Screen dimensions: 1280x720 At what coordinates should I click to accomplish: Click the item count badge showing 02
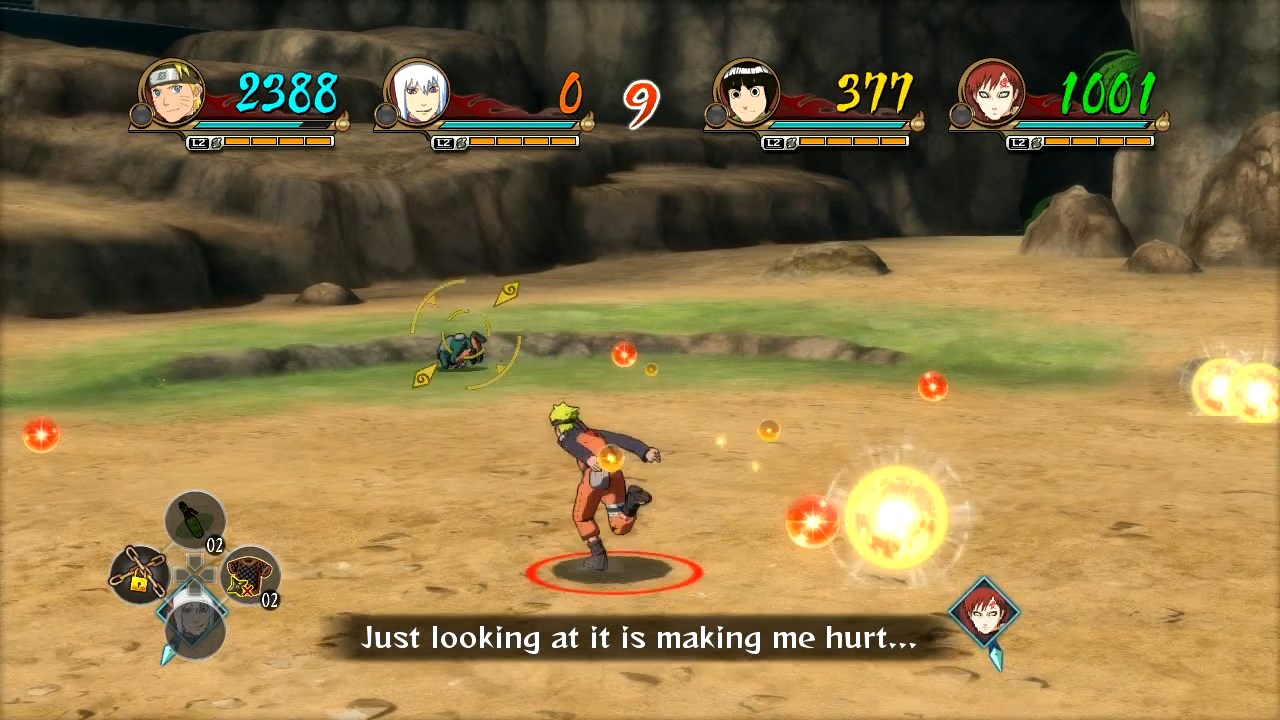coord(214,544)
